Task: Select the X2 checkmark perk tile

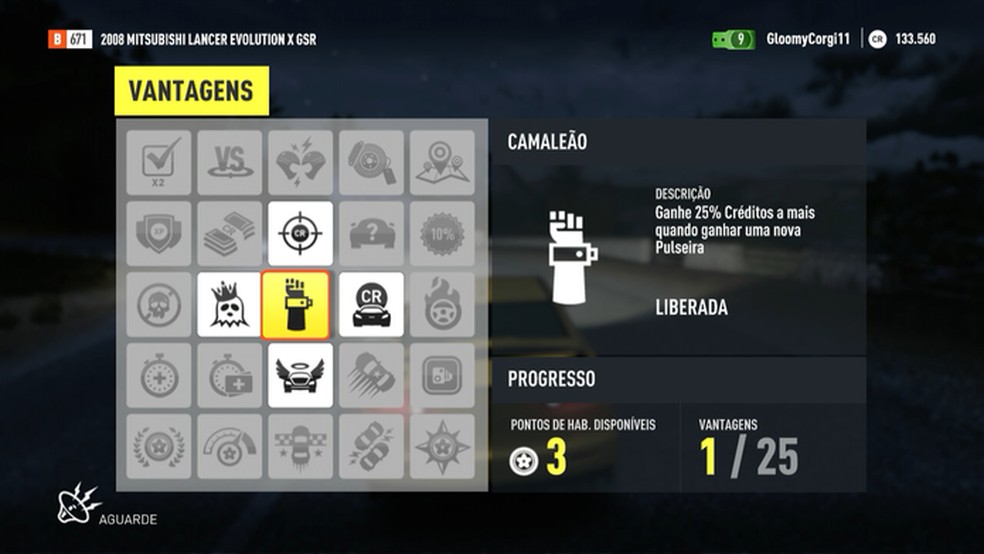Action: 159,162
